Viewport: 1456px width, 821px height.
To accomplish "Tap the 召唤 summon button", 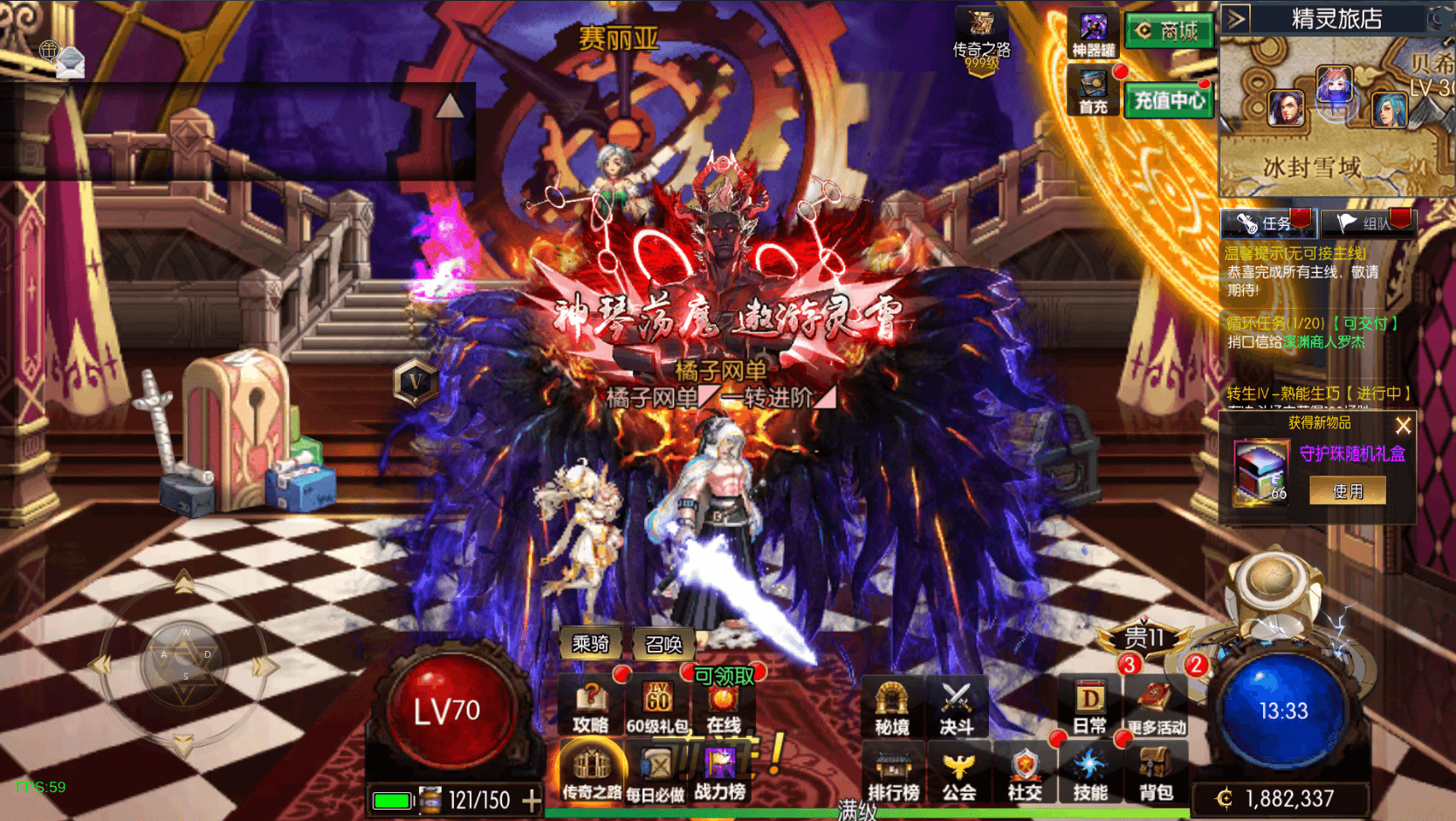I will coord(663,644).
